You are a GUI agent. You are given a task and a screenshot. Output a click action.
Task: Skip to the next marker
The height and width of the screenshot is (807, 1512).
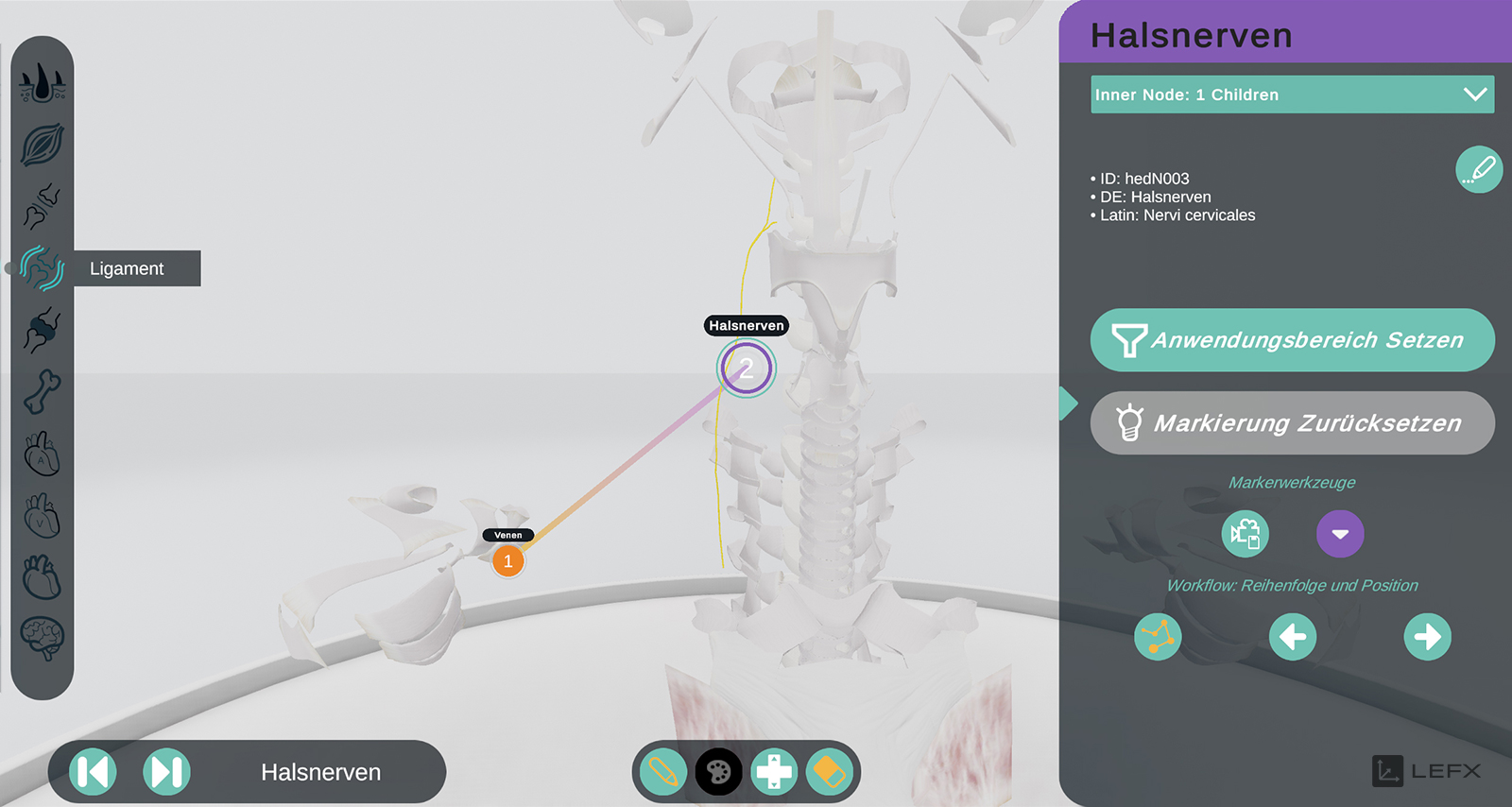point(166,772)
